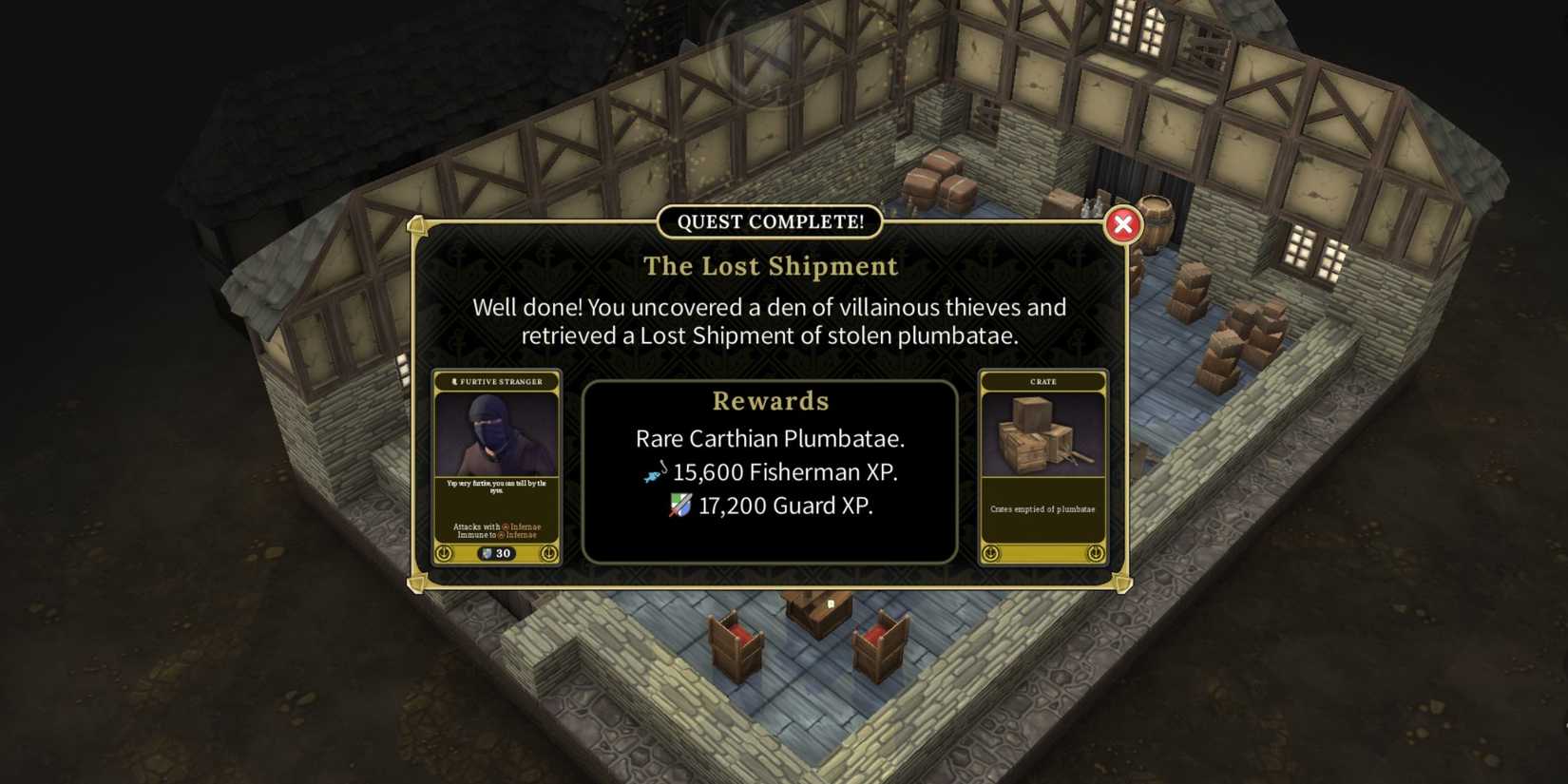Flip the Furtive Stranger card with left arrow icon
Image resolution: width=1568 pixels, height=784 pixels.
pyautogui.click(x=445, y=553)
